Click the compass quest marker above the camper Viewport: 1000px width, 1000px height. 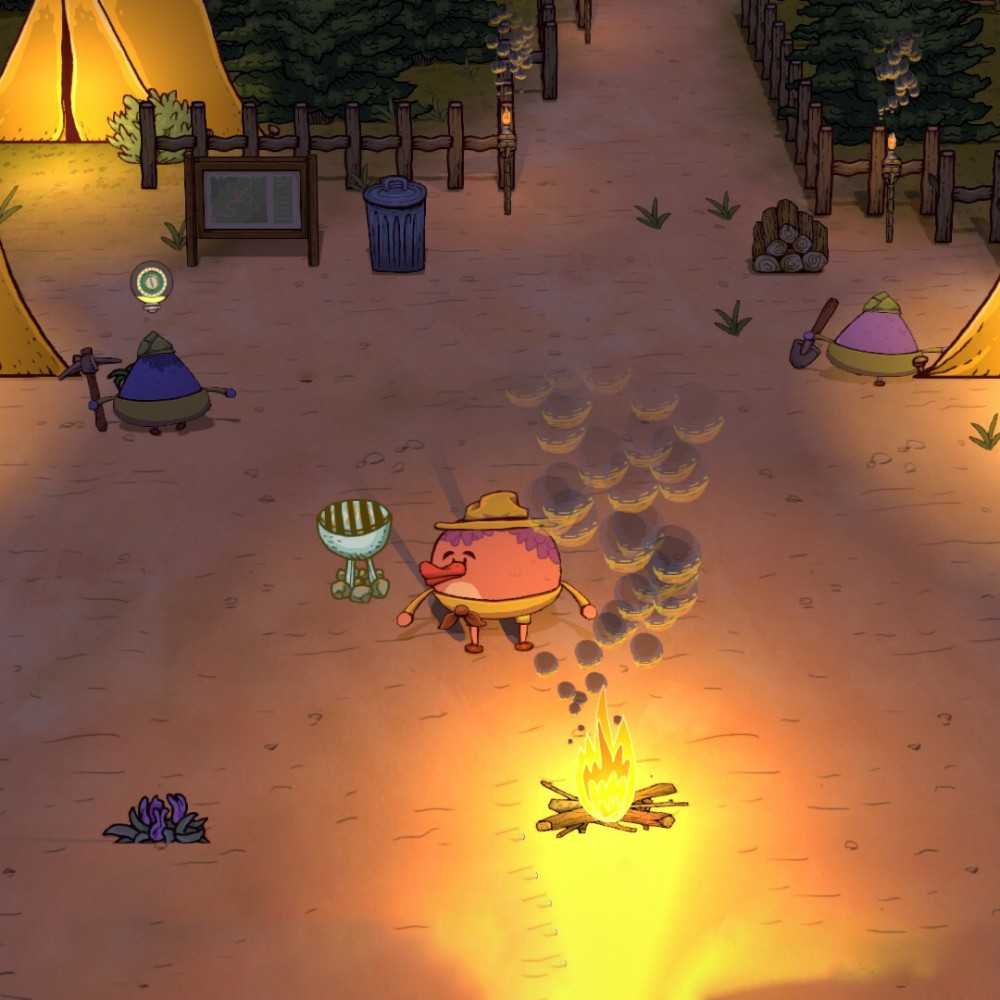point(151,283)
